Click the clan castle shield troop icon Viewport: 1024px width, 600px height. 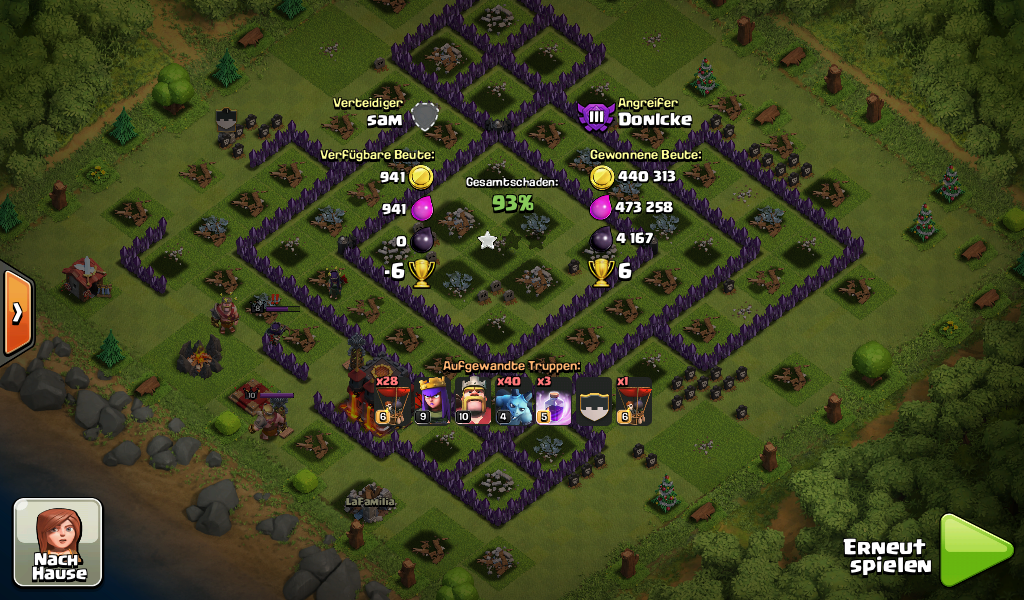[x=594, y=401]
